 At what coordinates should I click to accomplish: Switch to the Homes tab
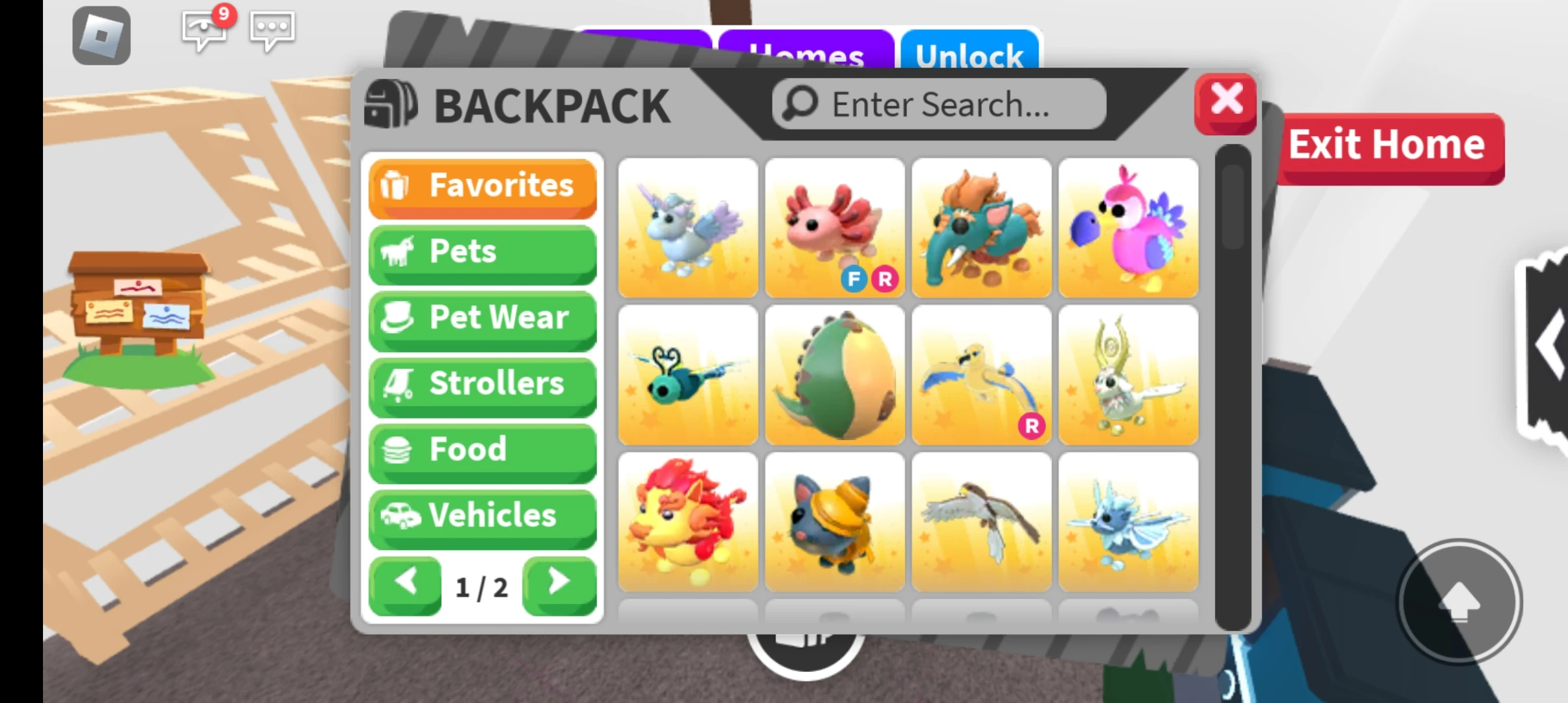807,52
